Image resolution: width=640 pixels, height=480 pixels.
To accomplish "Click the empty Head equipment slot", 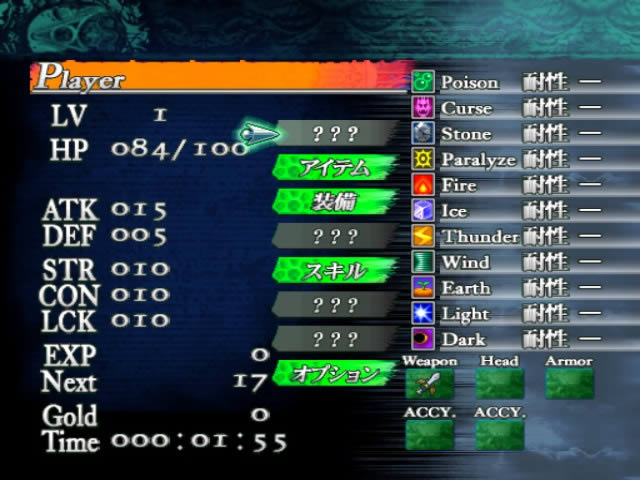I will pos(499,383).
